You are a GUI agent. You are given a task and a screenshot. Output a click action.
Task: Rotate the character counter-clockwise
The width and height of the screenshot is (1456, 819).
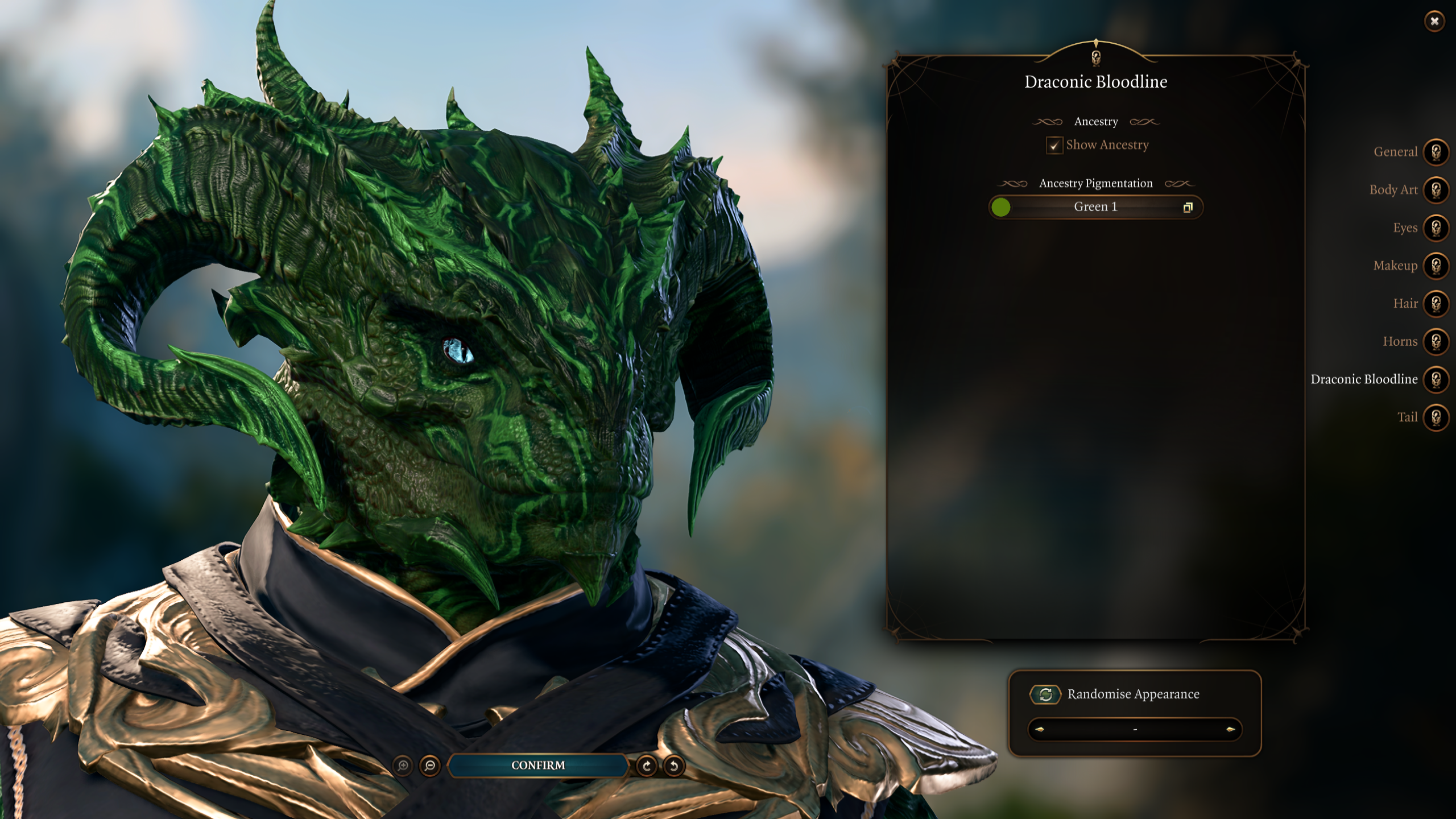tap(674, 766)
